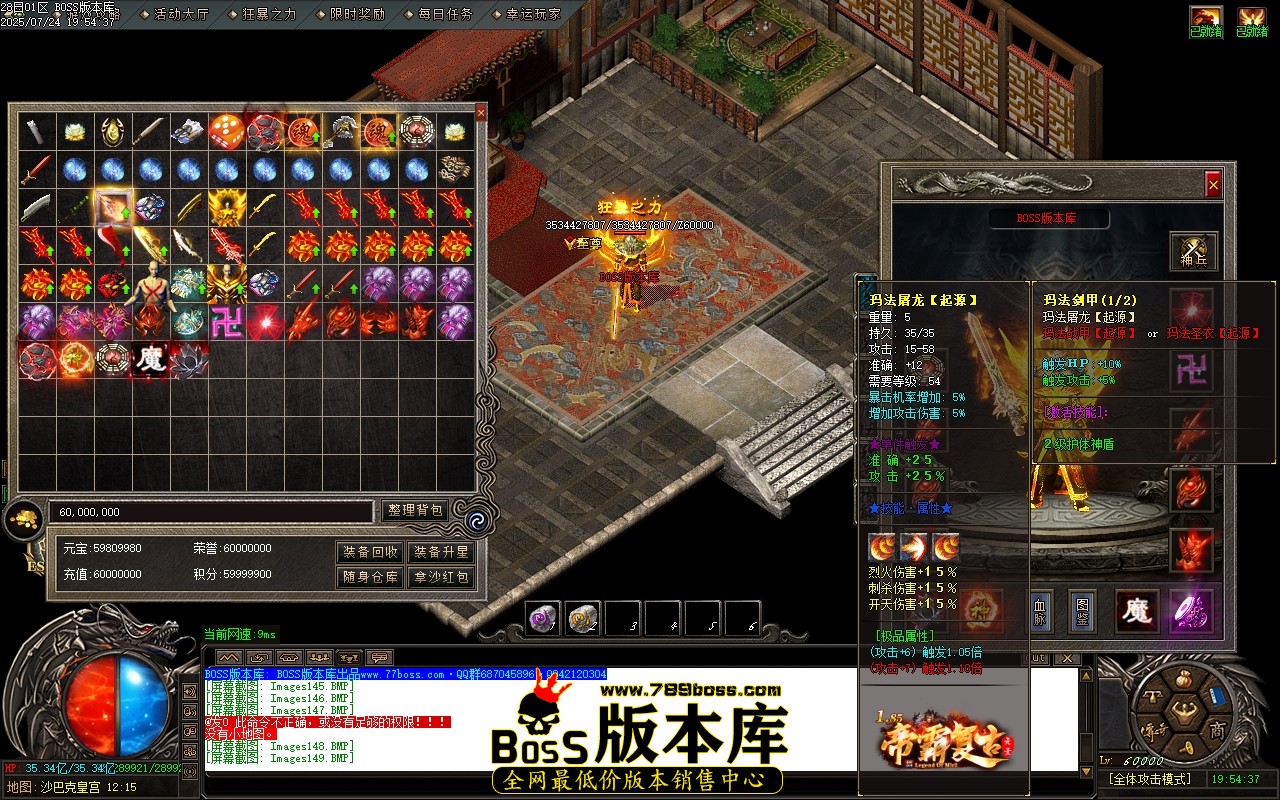Click the purple disc icon beside the 魔 icon
Viewport: 1280px width, 800px height.
tap(1192, 612)
